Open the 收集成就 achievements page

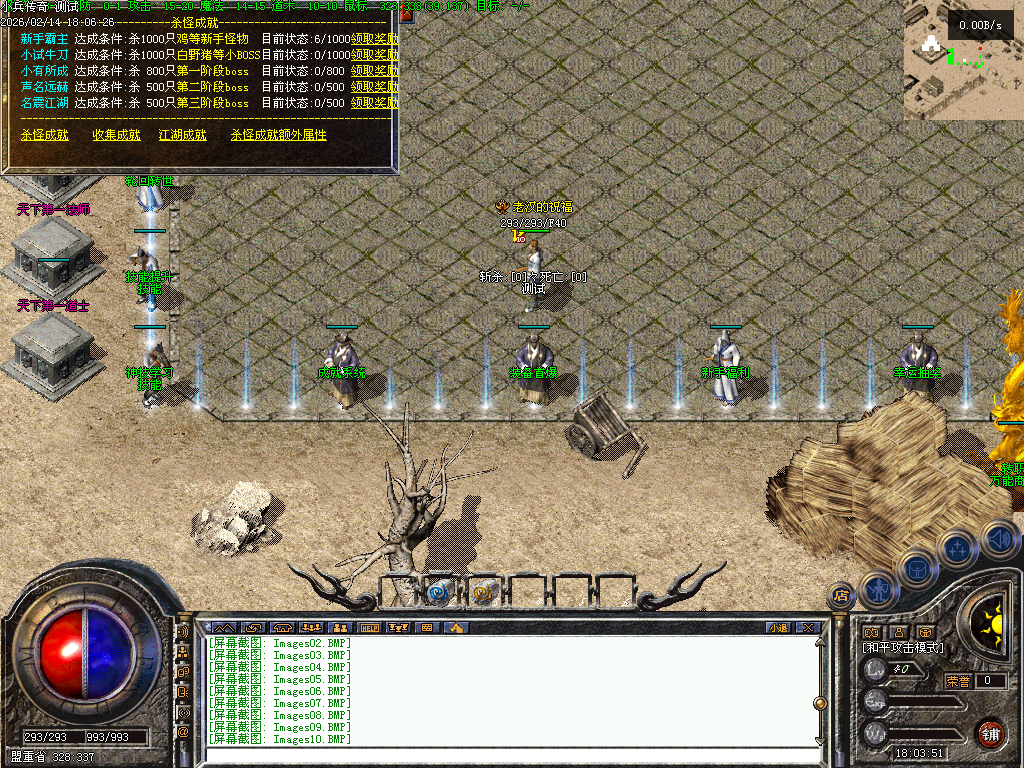coord(116,135)
